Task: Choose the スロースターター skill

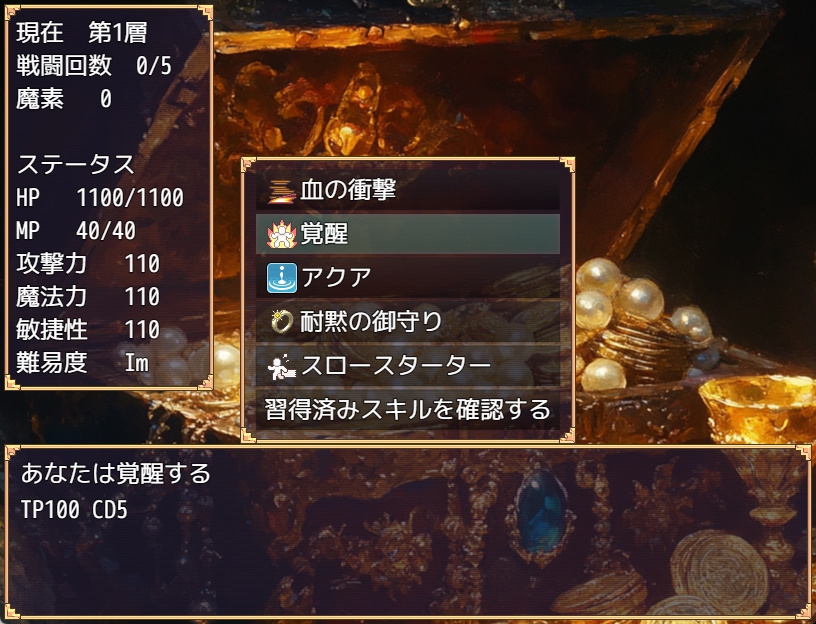Action: click(408, 366)
